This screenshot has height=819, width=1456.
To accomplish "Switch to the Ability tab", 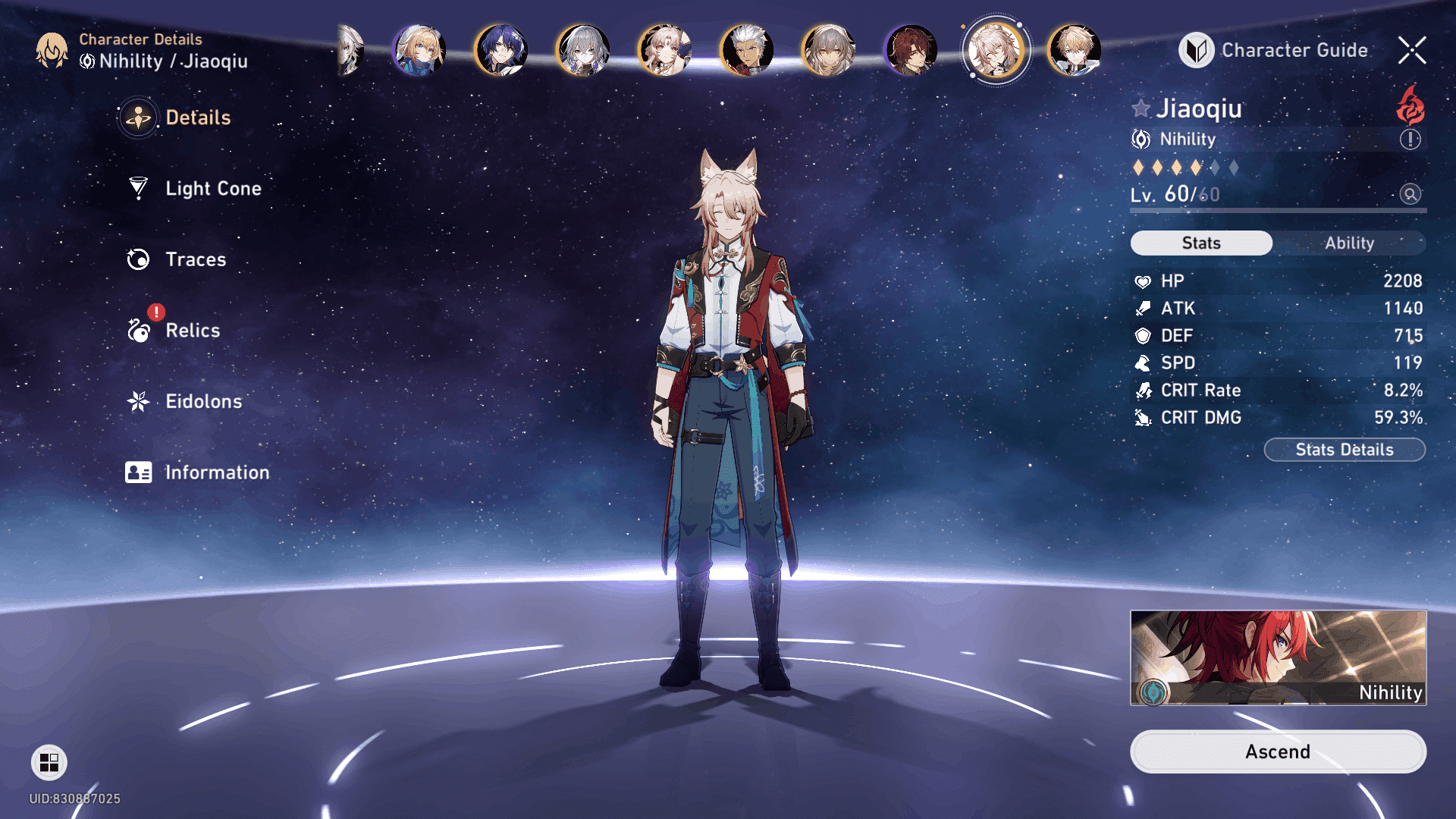I will (x=1349, y=243).
